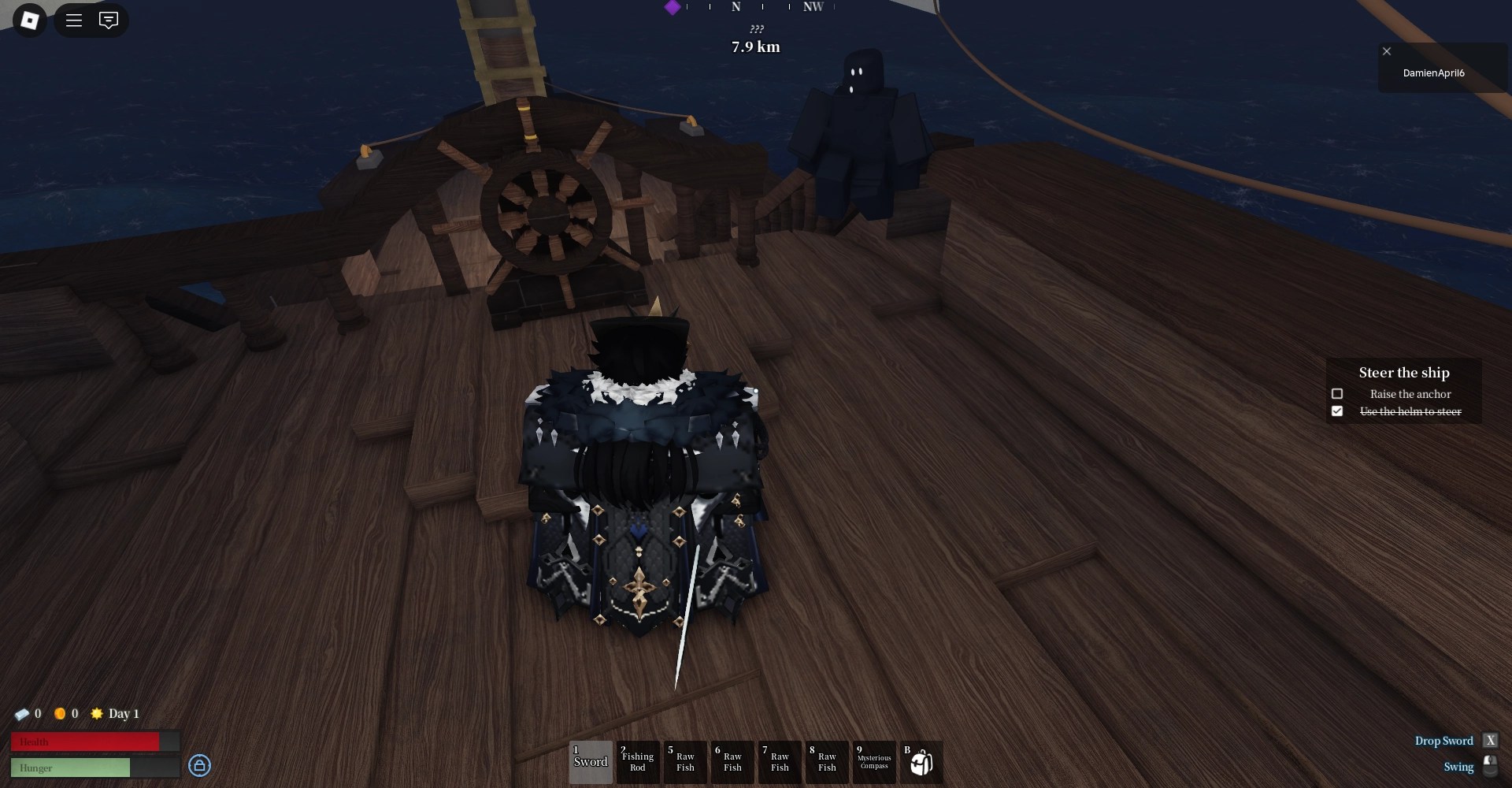Open the Roblox main menu
Screen dimensions: 1512x788
pyautogui.click(x=74, y=20)
